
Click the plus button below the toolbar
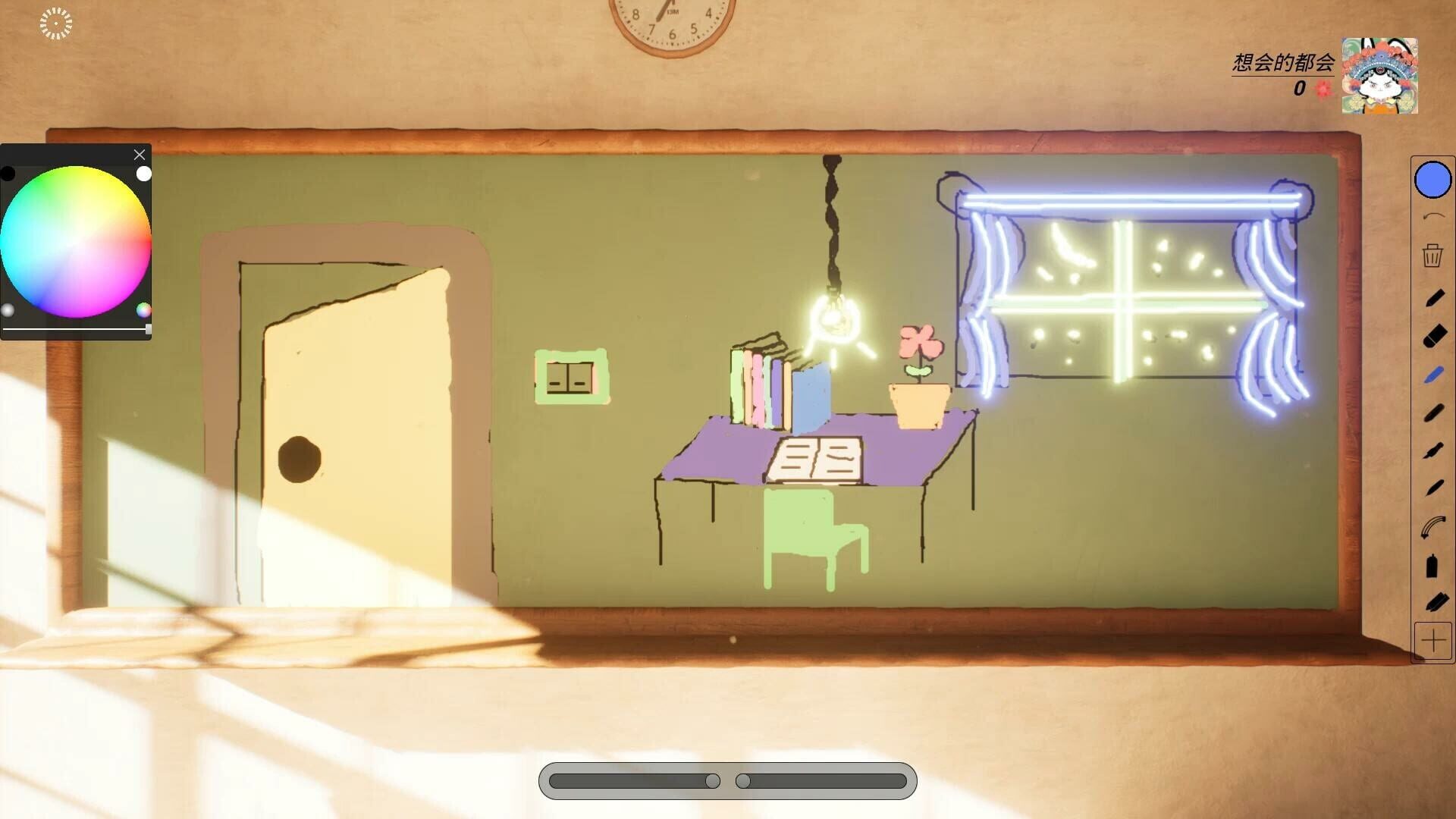1432,641
